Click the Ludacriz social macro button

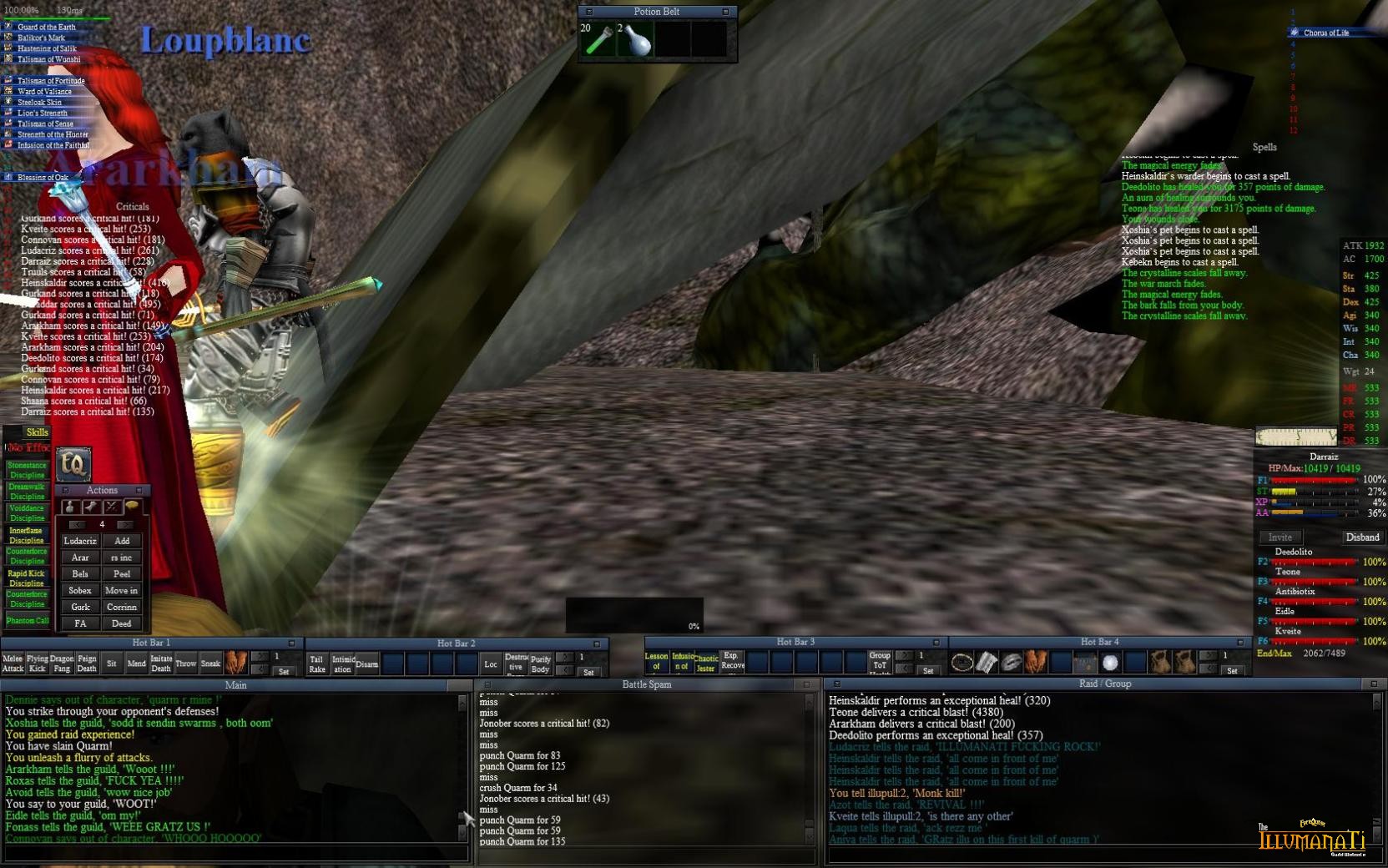click(x=80, y=541)
